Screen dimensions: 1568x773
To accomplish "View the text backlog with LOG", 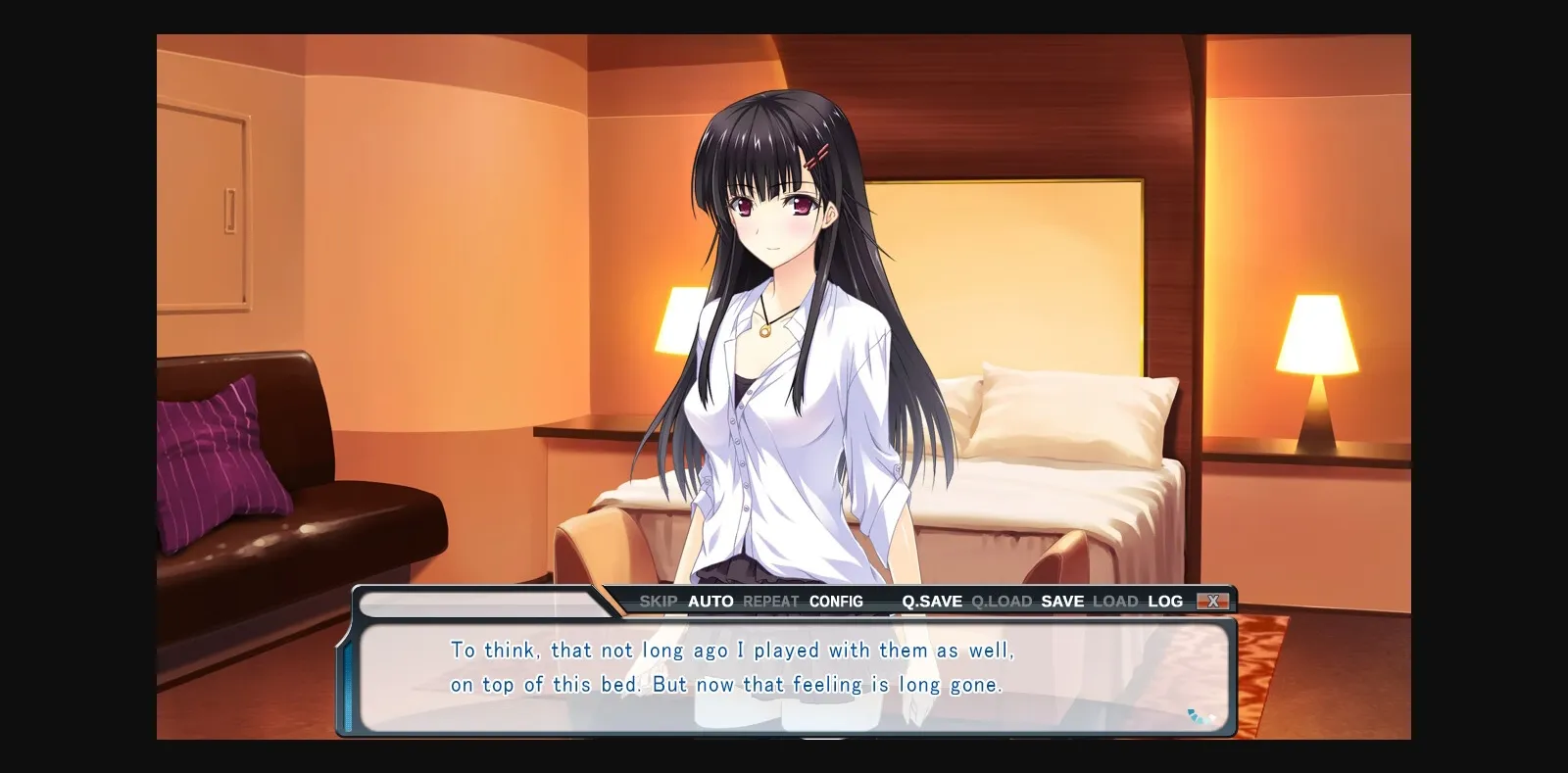I will coord(1165,601).
